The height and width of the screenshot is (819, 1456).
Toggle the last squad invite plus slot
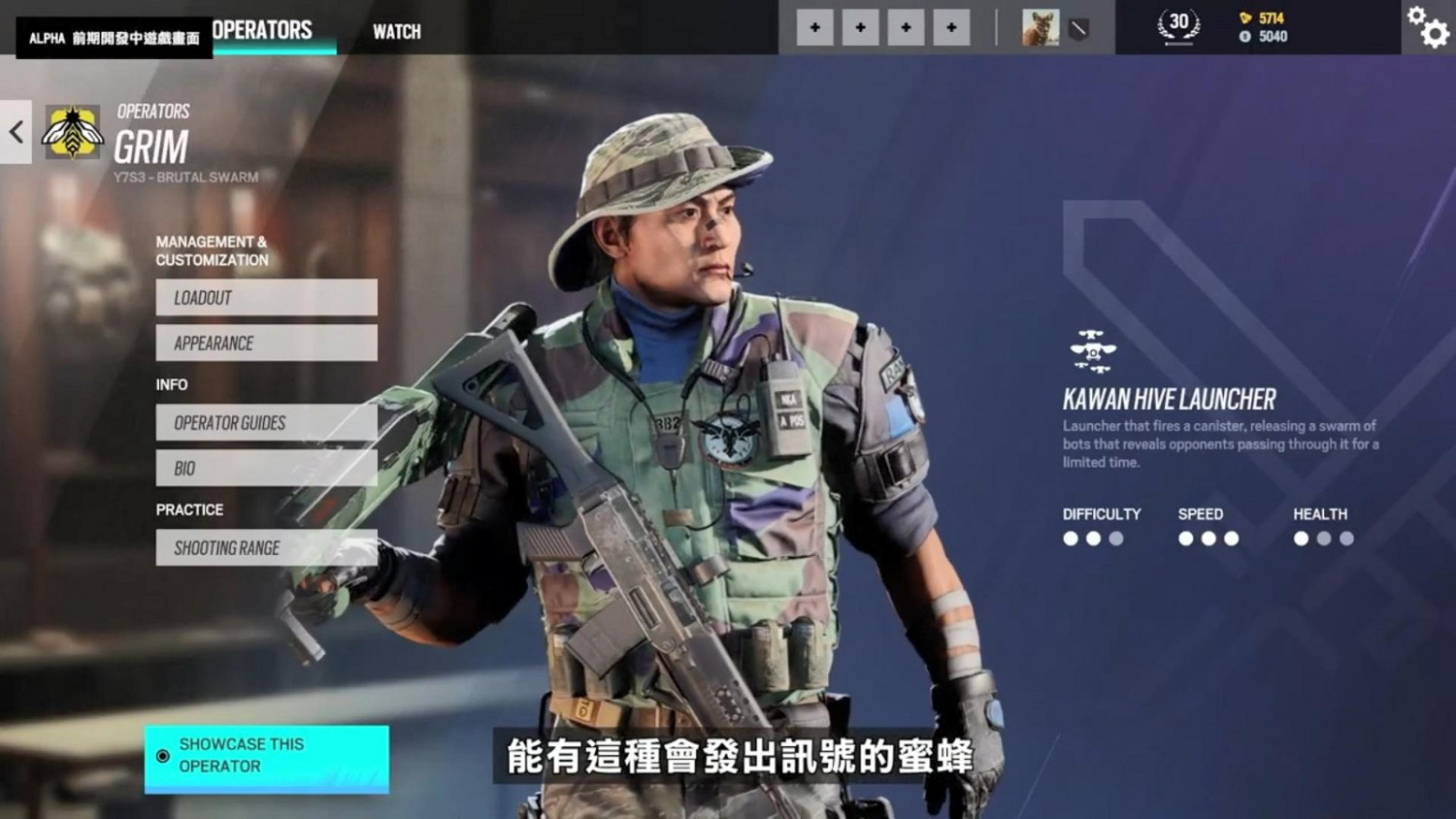coord(951,27)
